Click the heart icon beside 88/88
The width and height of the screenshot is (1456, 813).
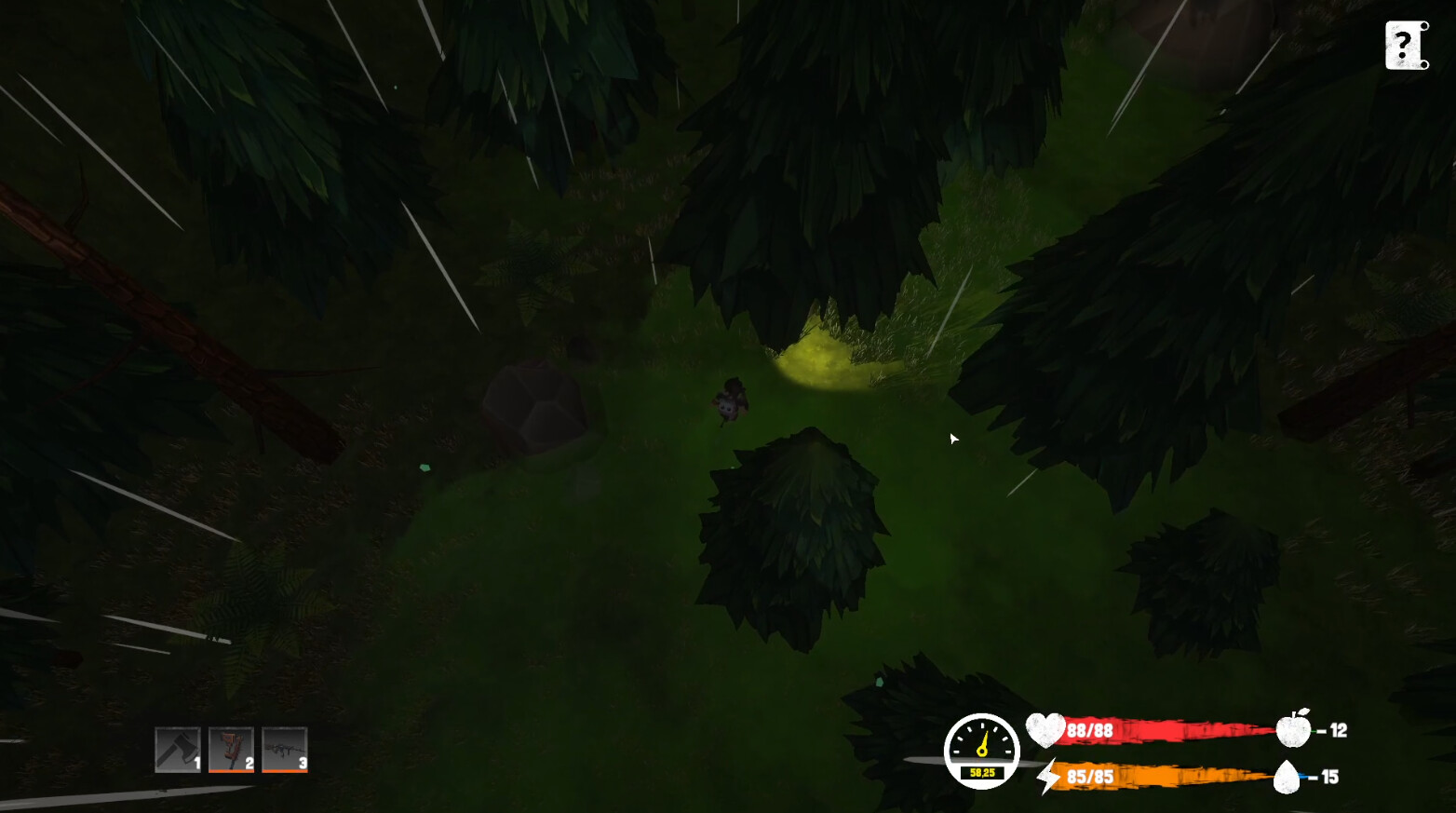1046,731
